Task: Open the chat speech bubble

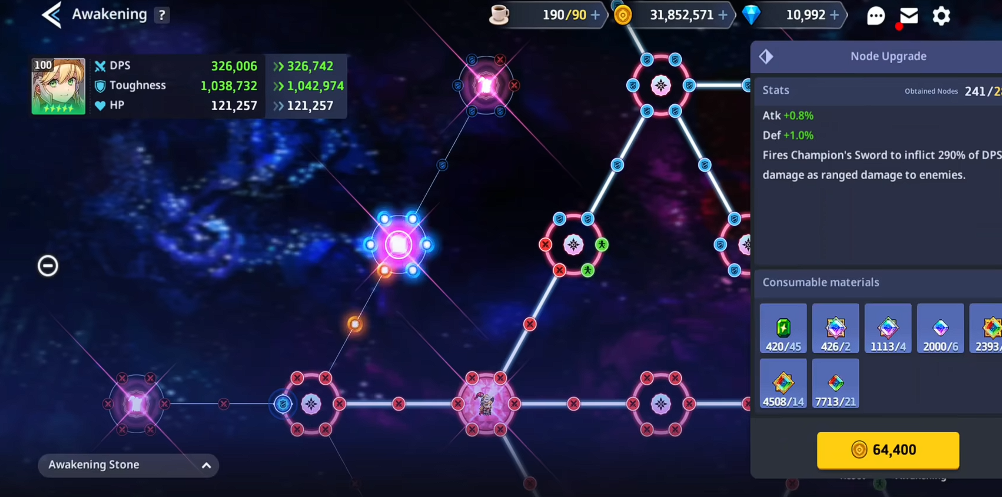Action: click(x=876, y=16)
